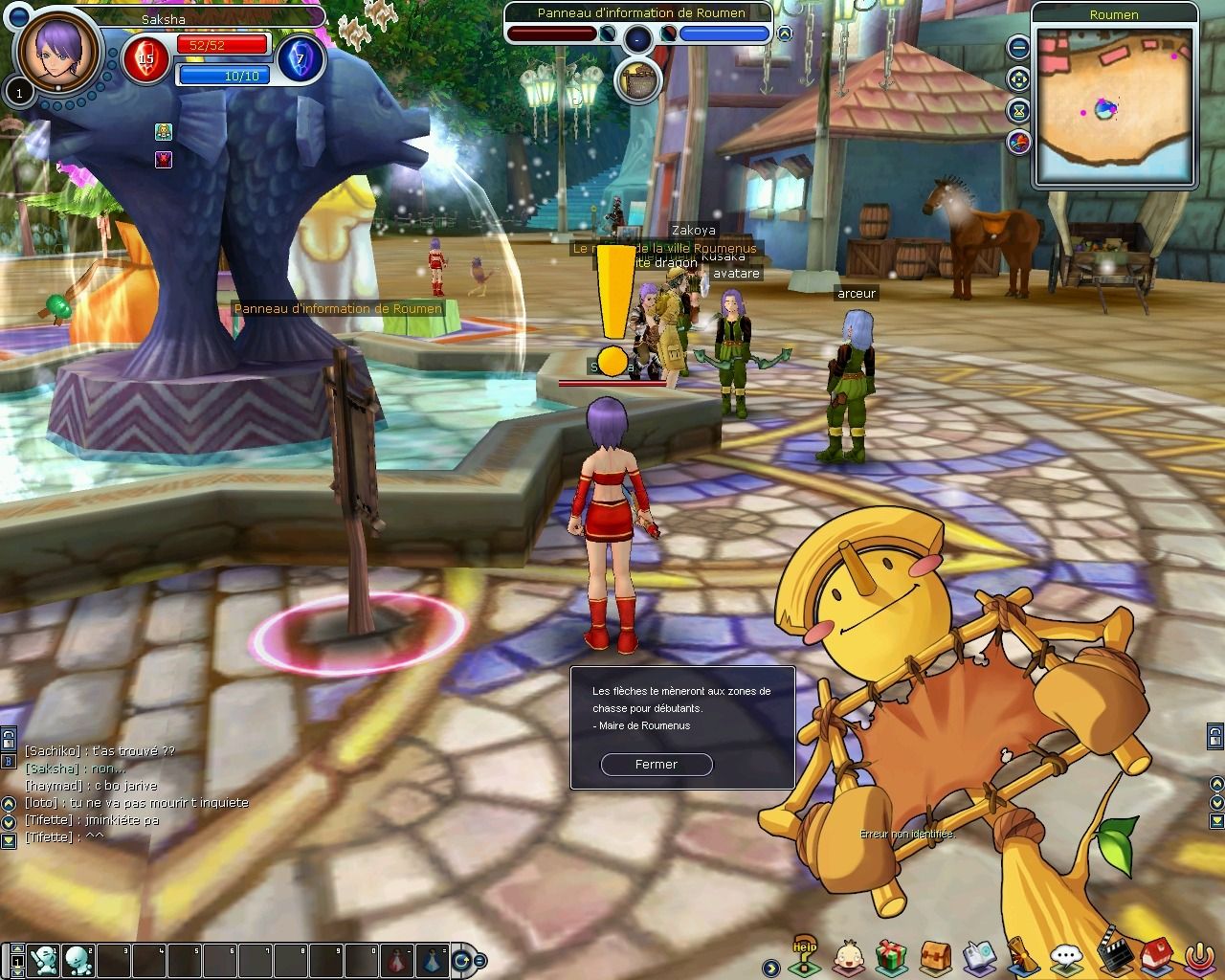
Task: Click the hourglass button beside the minimap
Action: (x=1019, y=111)
